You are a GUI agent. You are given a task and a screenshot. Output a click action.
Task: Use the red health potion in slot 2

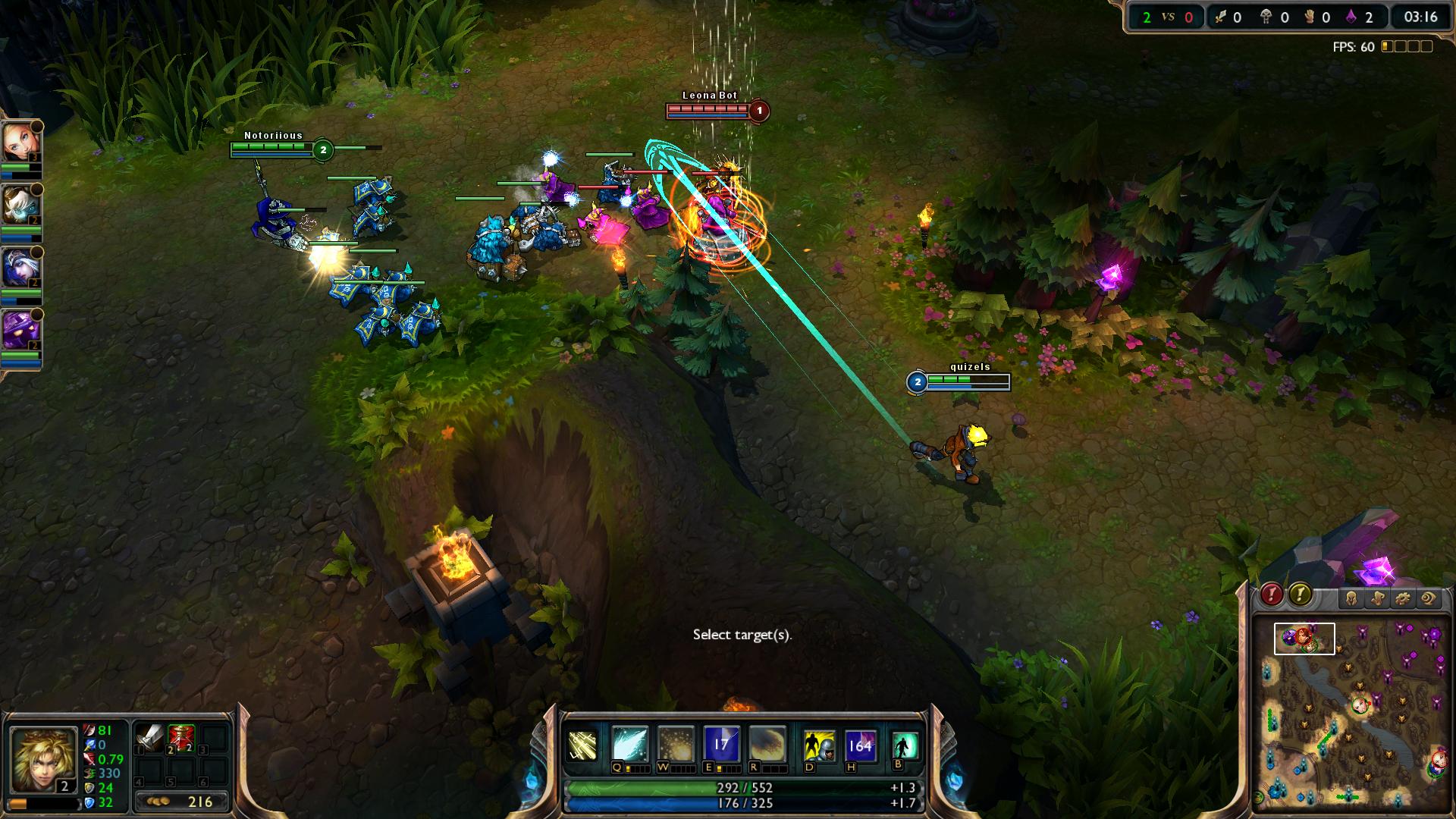point(181,737)
